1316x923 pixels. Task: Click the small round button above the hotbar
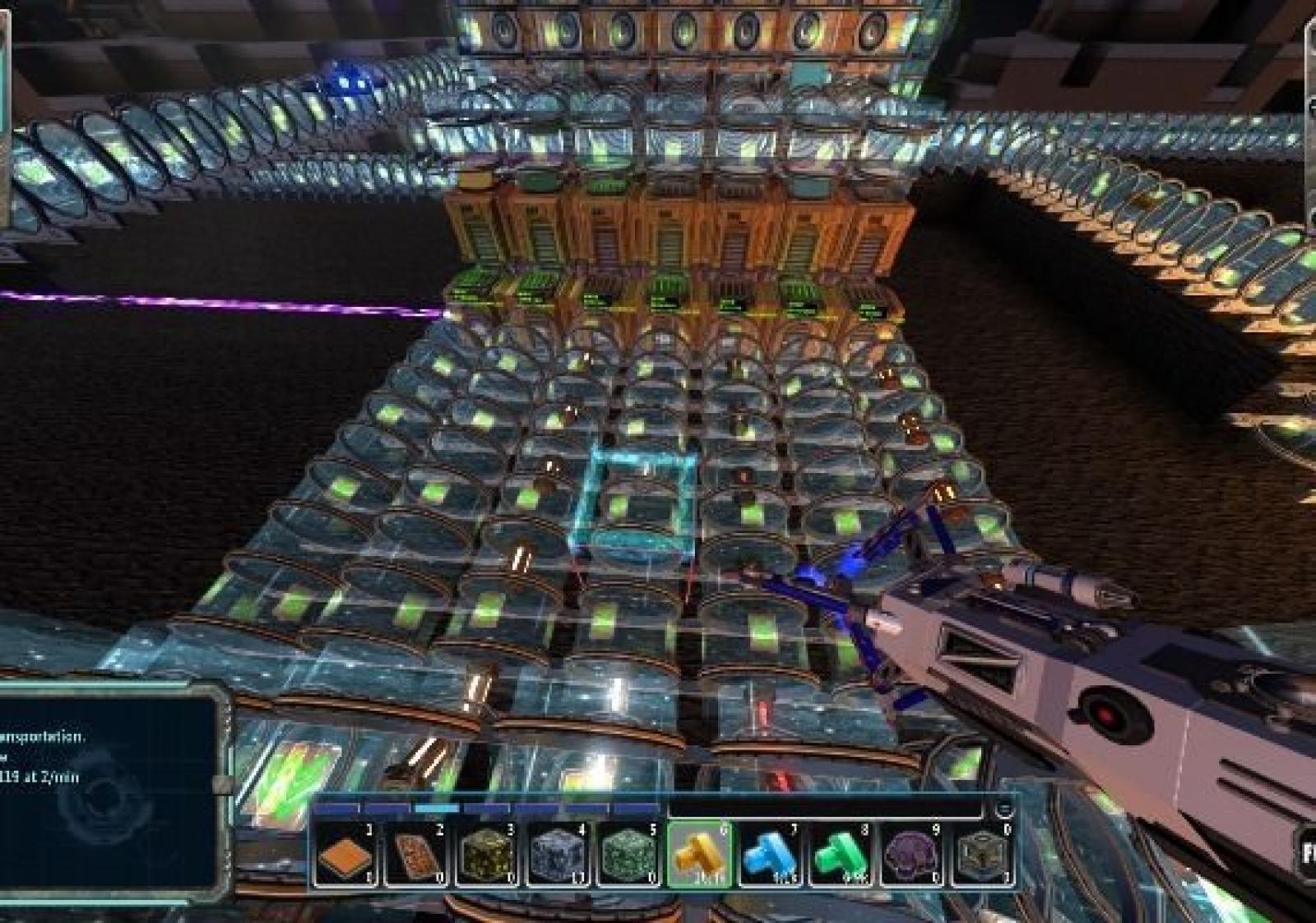1003,808
